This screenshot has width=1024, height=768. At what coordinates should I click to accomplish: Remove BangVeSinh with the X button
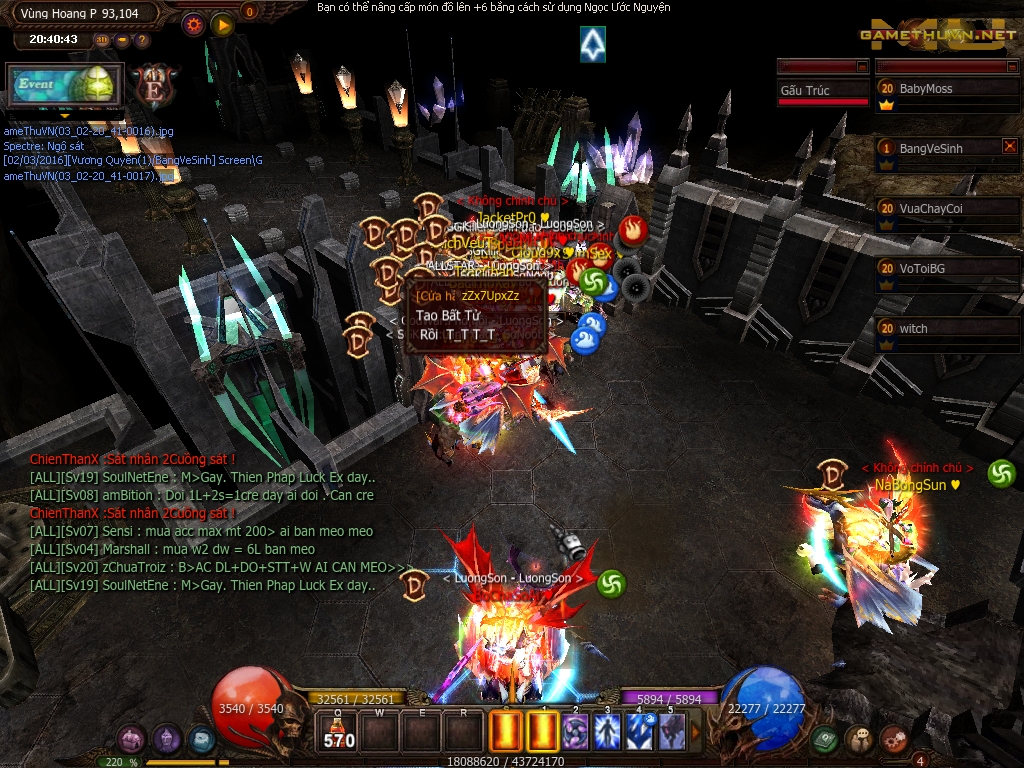click(x=1009, y=146)
